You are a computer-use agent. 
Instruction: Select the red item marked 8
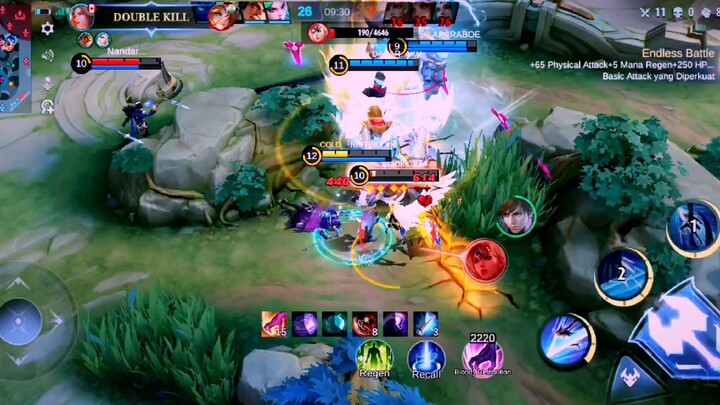[x=364, y=323]
